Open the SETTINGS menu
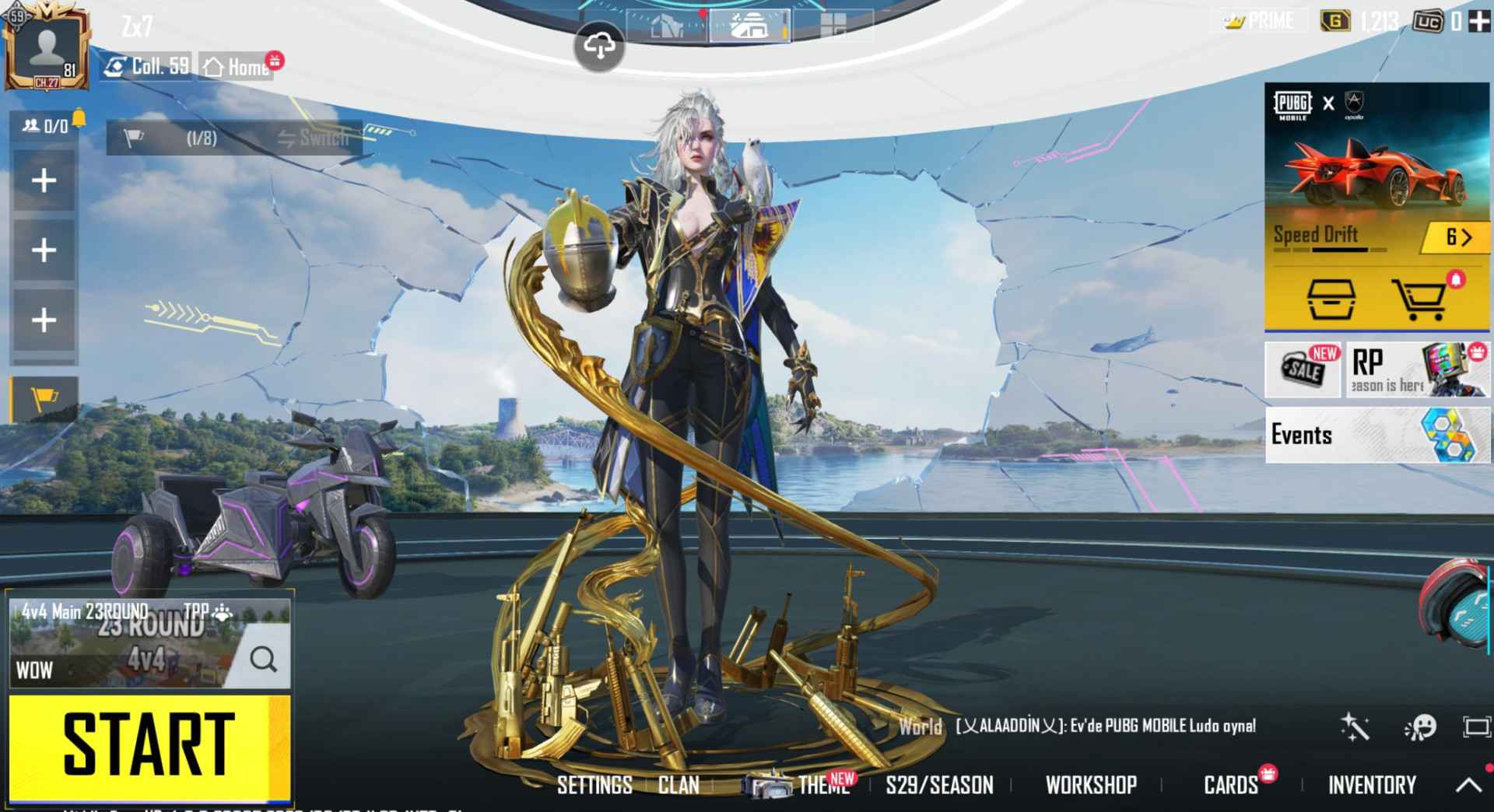Screen dimensions: 1494x812 (594, 786)
